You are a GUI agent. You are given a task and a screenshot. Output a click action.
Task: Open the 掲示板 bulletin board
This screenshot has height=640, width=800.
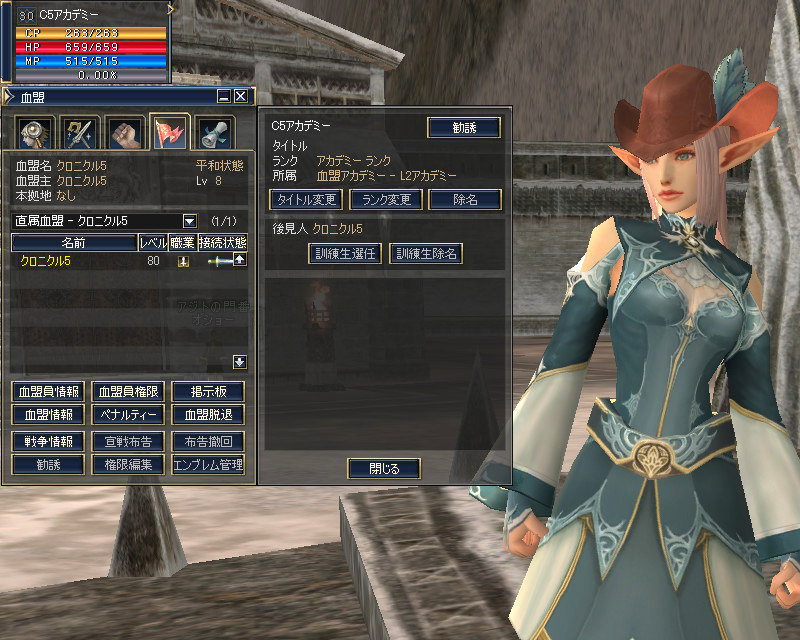208,391
